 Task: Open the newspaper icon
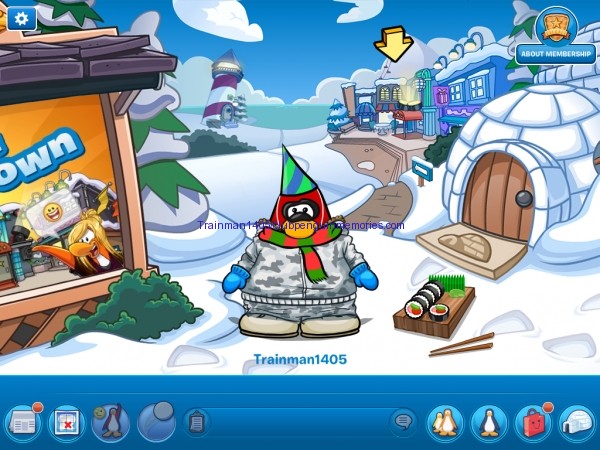pos(22,422)
